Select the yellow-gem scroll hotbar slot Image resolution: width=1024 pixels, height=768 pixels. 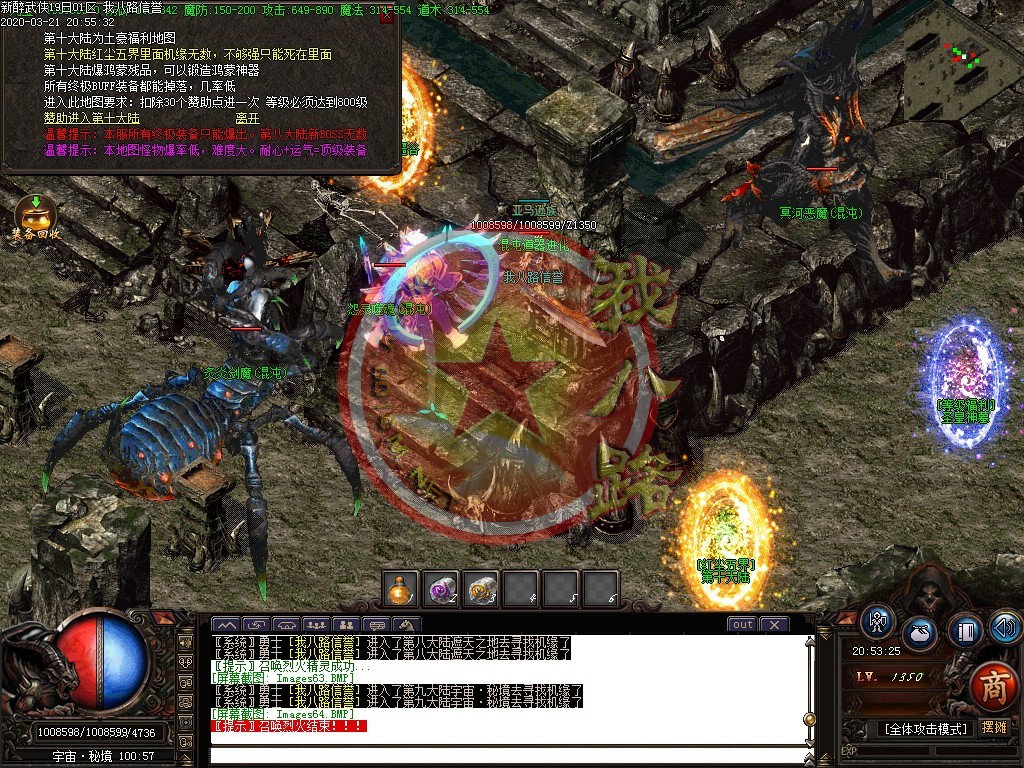point(482,589)
